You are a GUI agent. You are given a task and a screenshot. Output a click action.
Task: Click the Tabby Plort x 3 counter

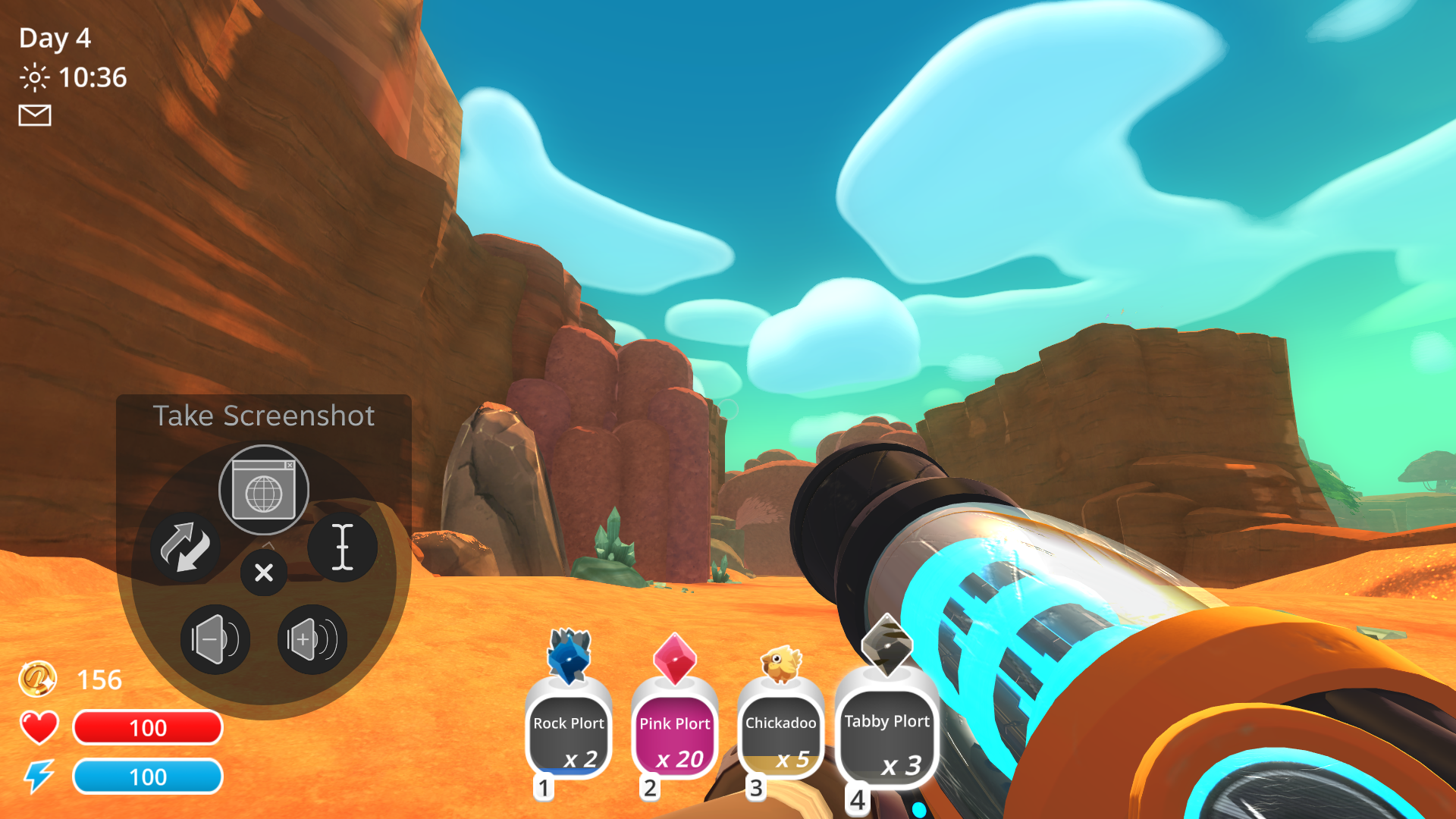pos(900,766)
